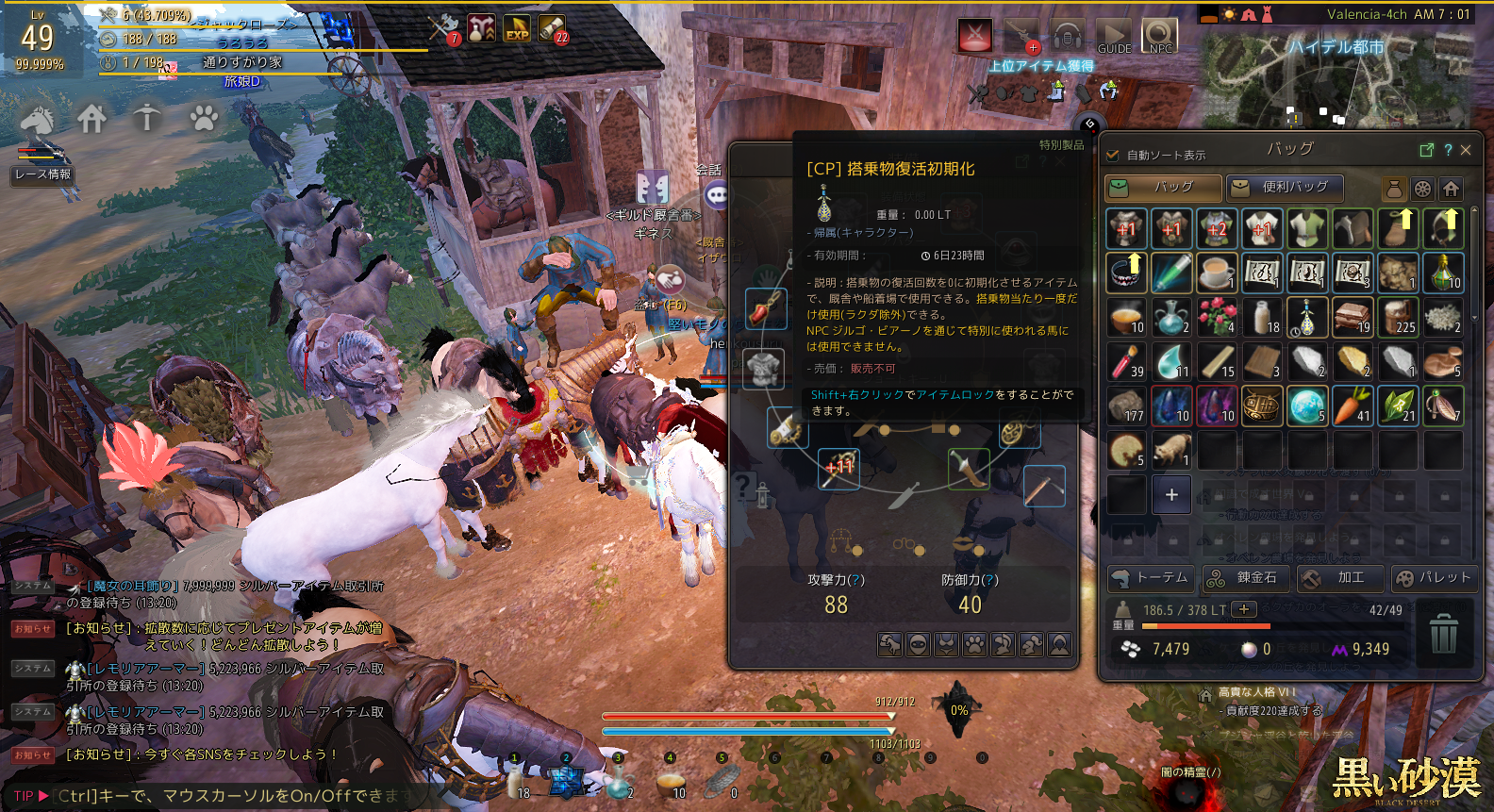Click the trash can delete-item icon
1494x812 pixels.
(x=1444, y=633)
